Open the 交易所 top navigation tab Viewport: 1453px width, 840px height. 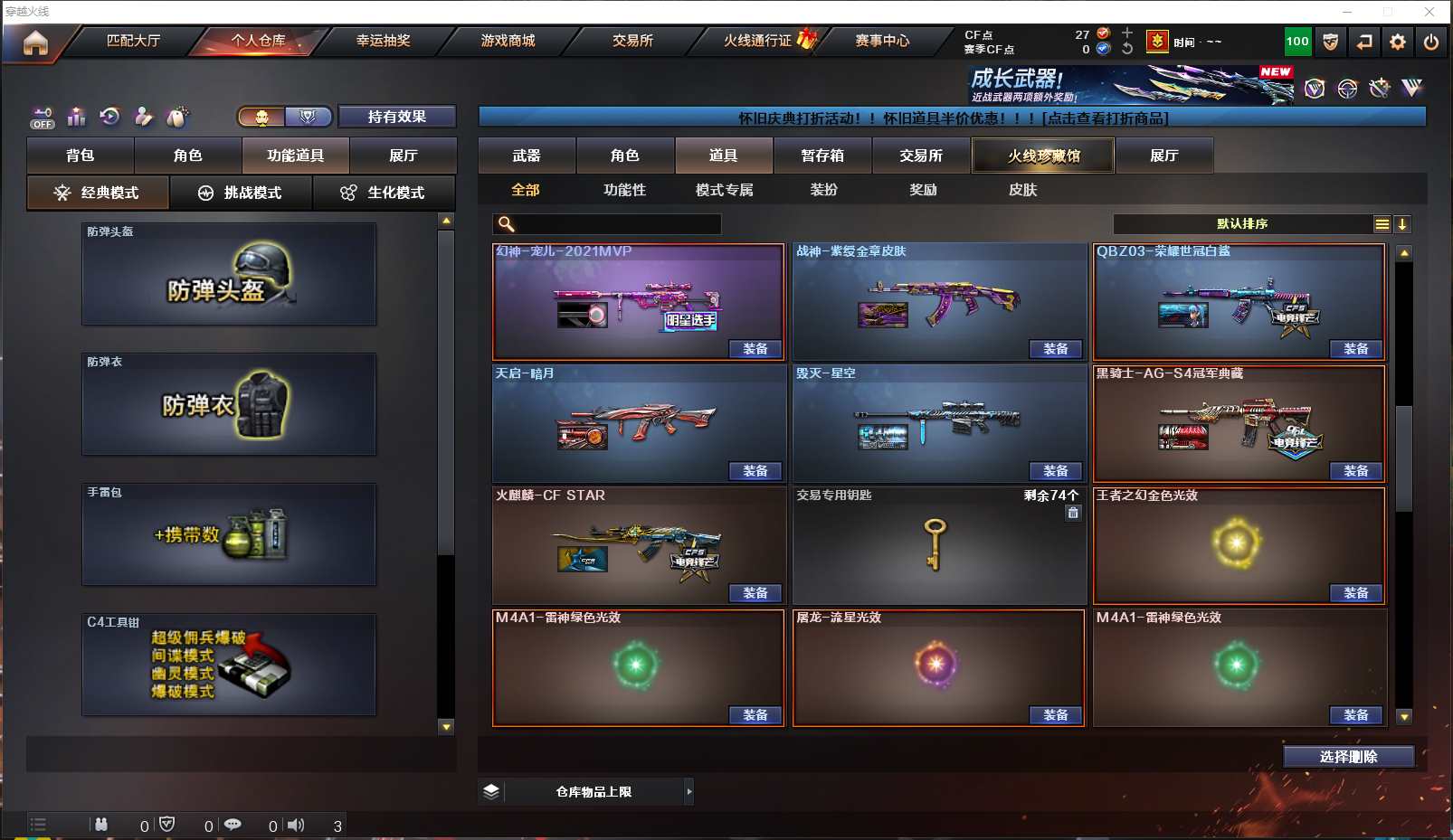pos(632,41)
